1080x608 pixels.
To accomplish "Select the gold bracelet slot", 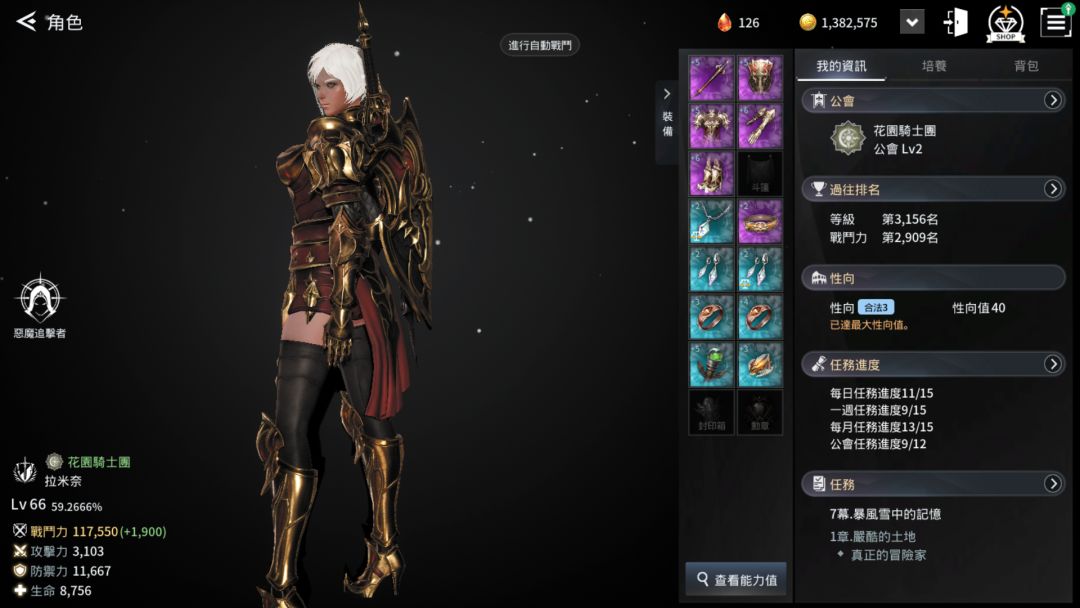I will click(760, 221).
